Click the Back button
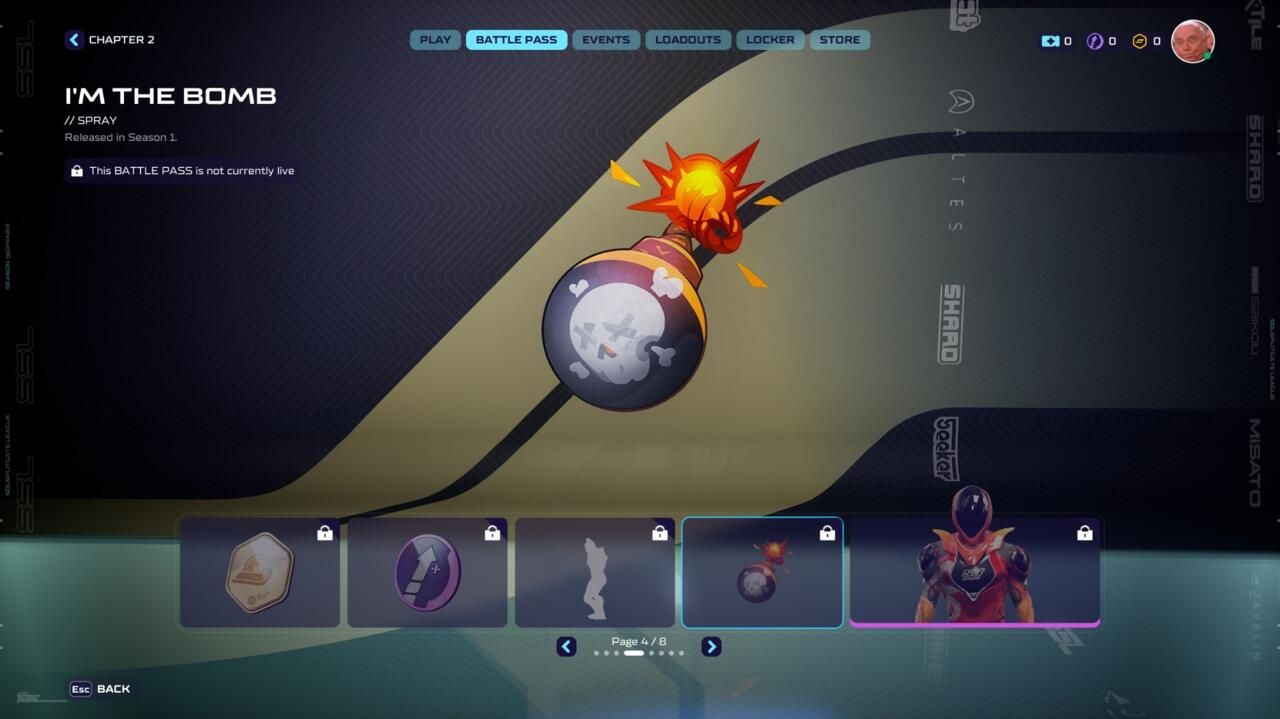Image resolution: width=1280 pixels, height=719 pixels. point(100,689)
